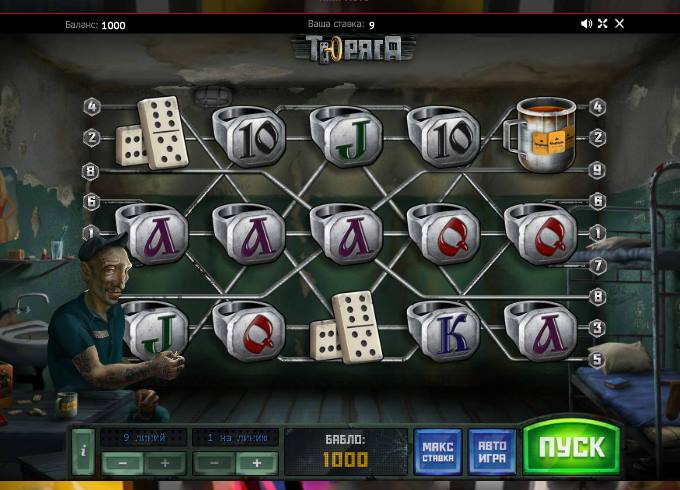Increase the number of active lines

(165, 463)
